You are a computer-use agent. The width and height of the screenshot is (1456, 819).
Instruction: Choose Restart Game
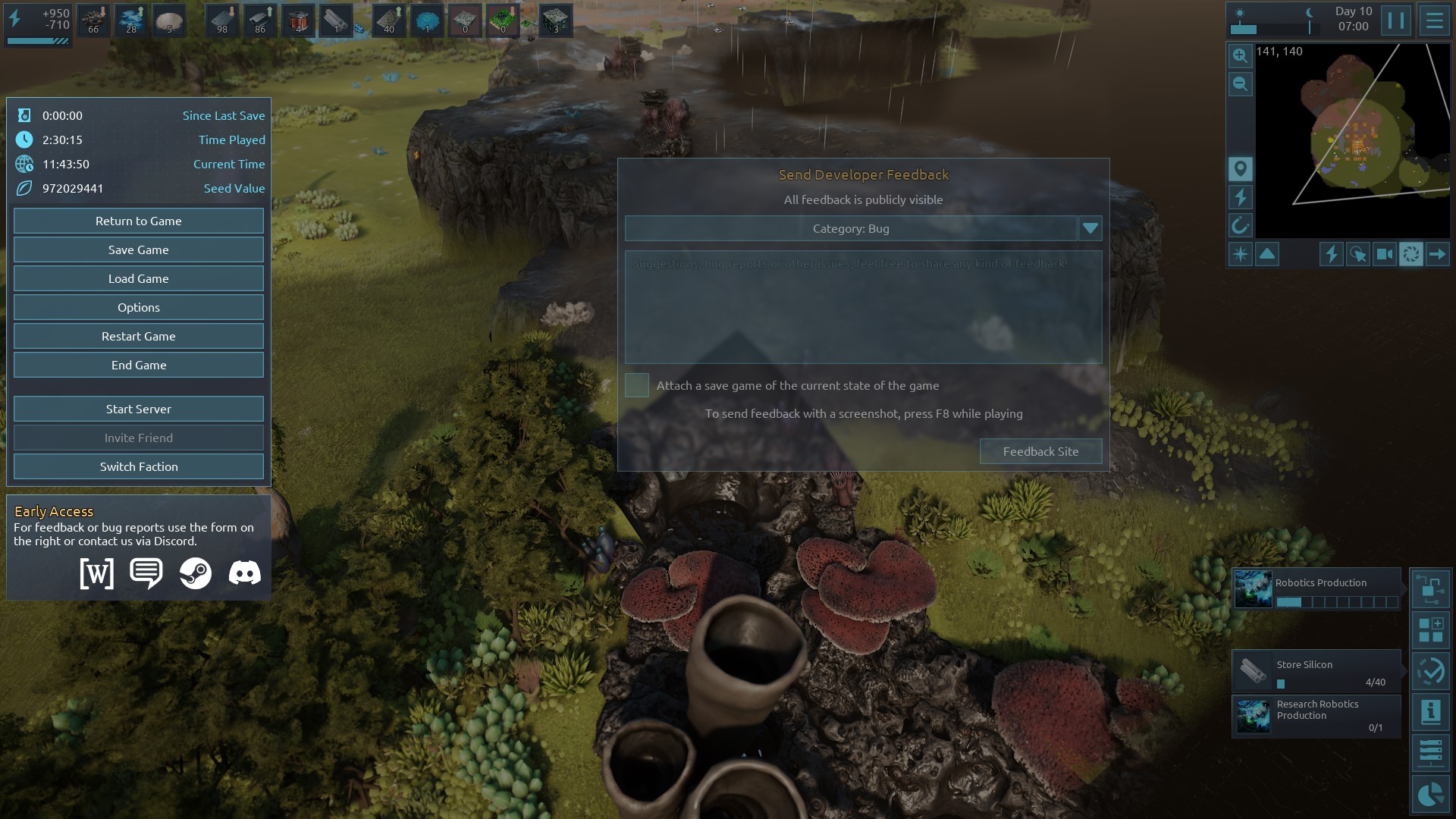(139, 336)
